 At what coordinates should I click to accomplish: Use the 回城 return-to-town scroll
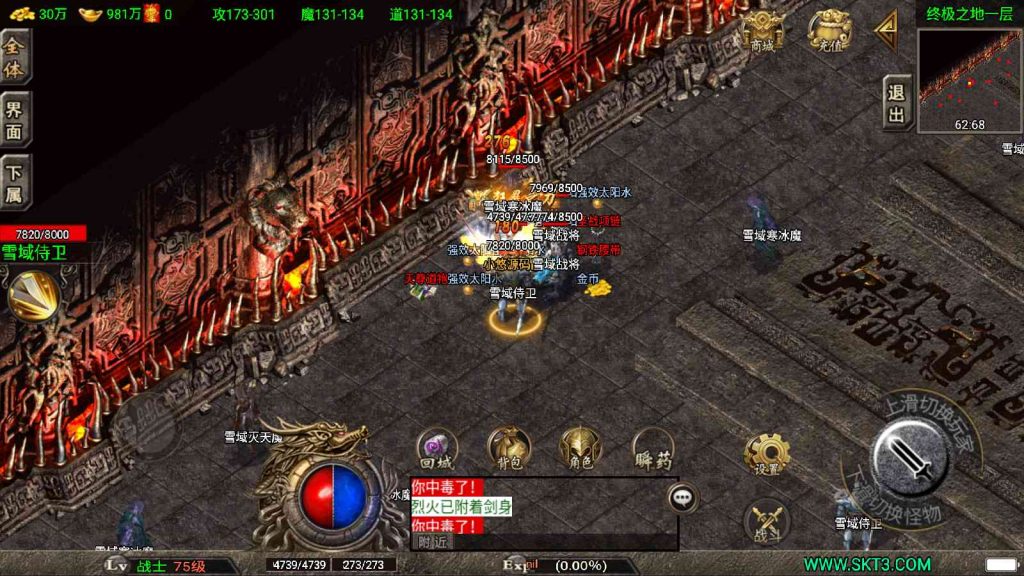(436, 449)
